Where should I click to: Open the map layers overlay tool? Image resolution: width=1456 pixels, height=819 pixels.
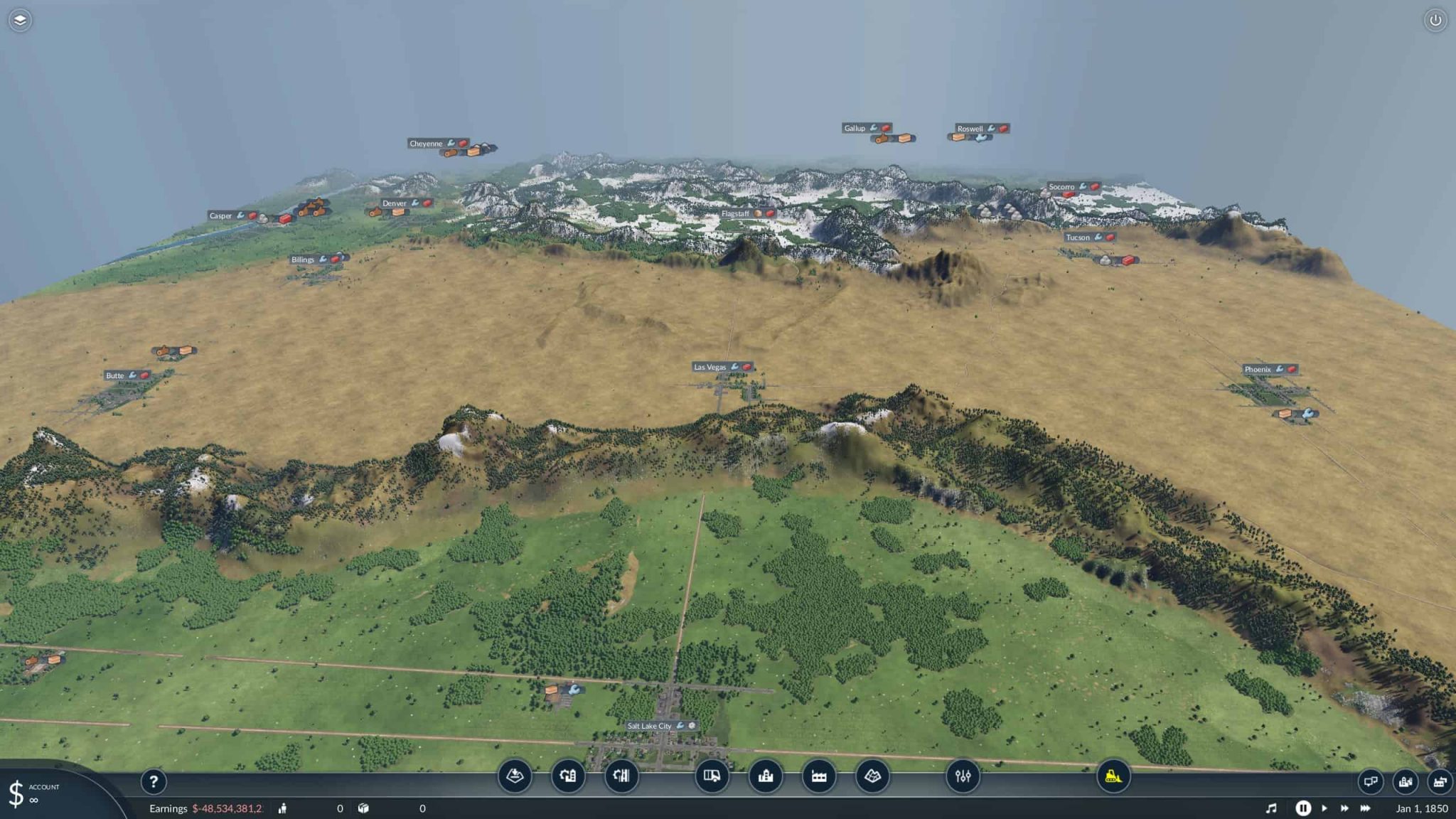click(x=873, y=777)
